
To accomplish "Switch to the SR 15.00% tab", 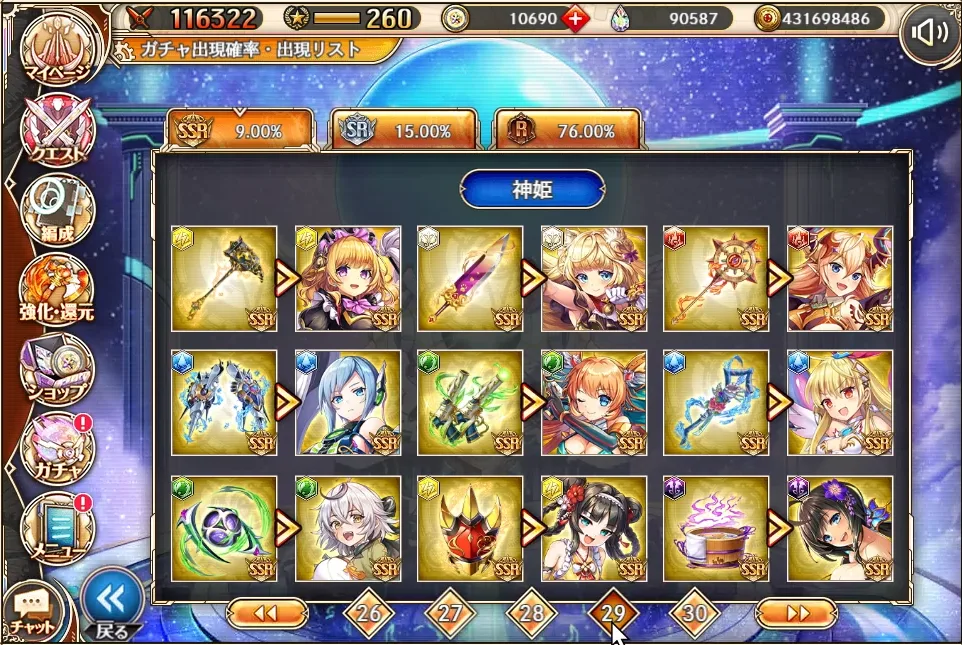I will (x=404, y=131).
